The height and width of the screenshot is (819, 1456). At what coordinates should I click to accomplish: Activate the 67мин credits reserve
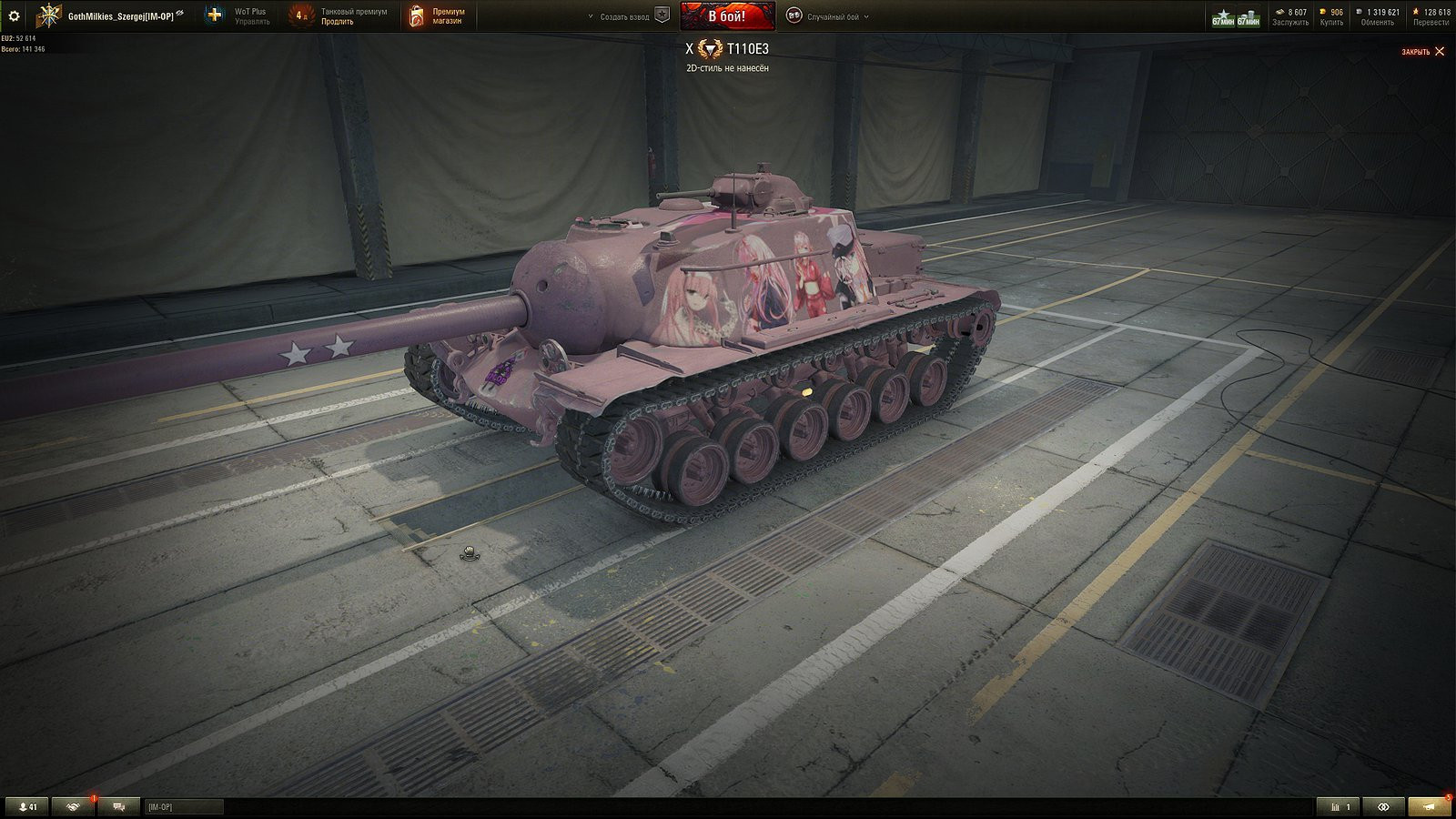(x=1247, y=17)
